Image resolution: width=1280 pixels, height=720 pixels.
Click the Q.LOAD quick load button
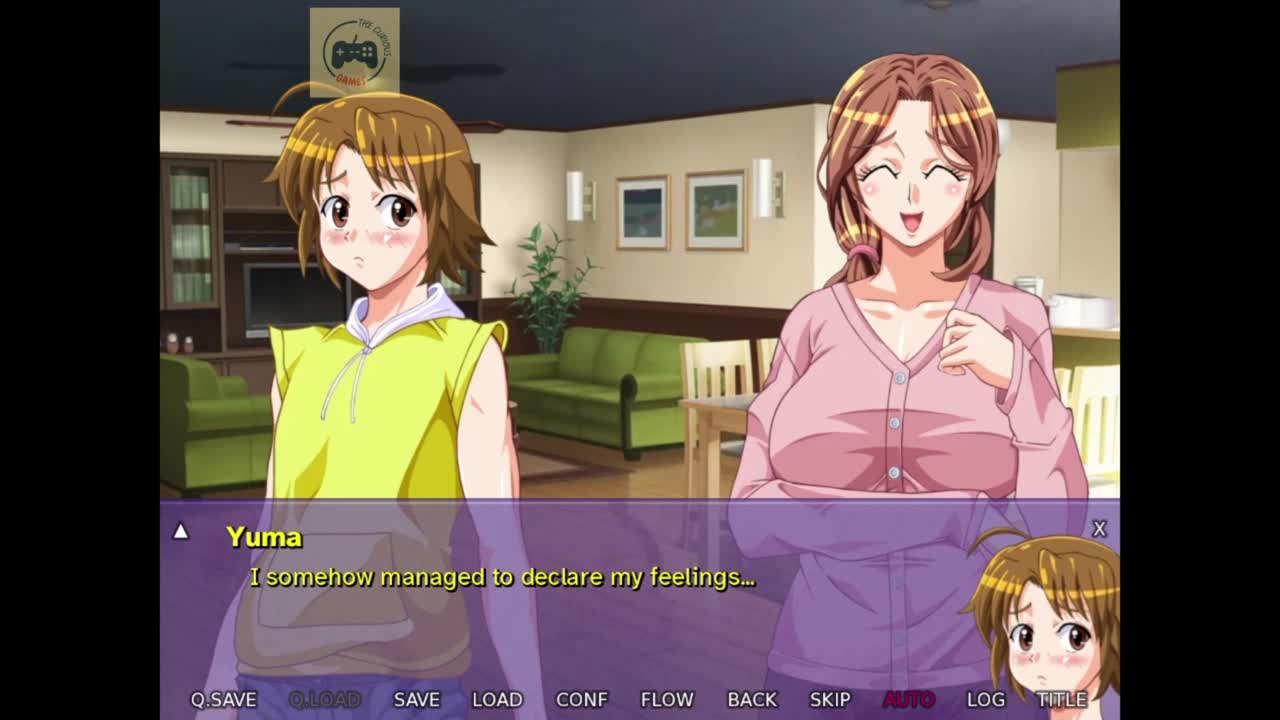tap(325, 700)
